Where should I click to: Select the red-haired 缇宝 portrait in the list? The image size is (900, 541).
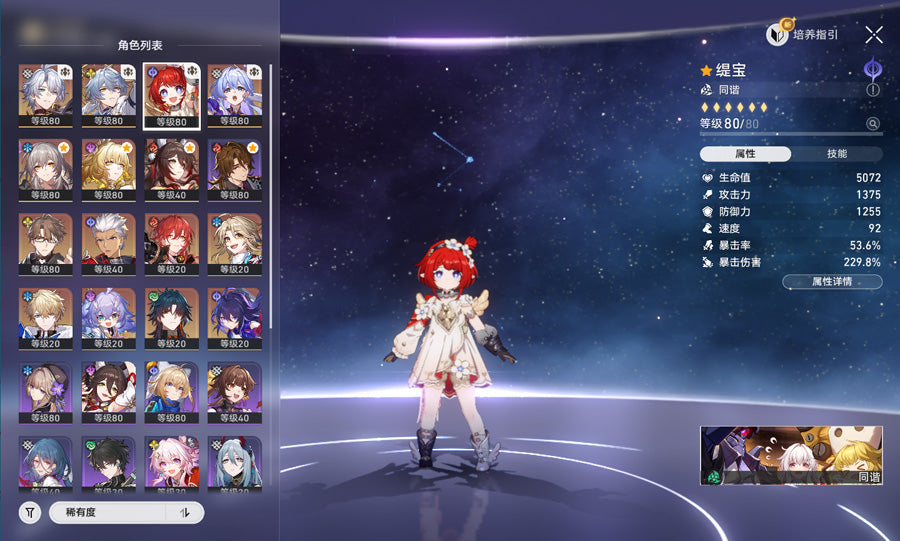(x=172, y=96)
